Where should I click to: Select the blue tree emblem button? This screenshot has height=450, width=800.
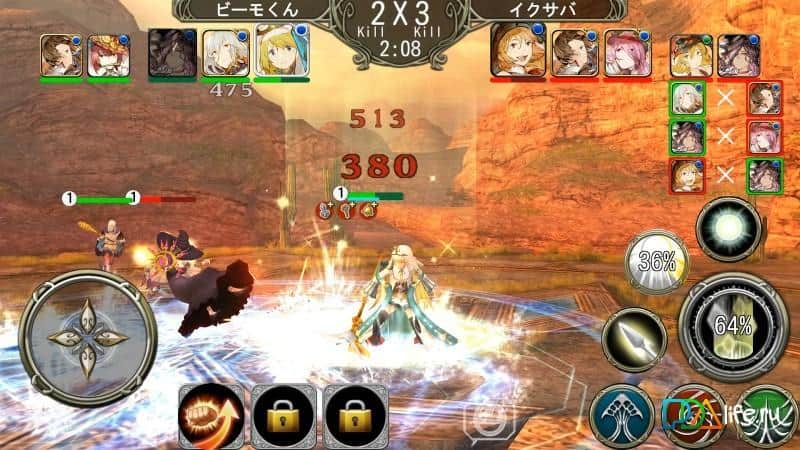pos(620,415)
